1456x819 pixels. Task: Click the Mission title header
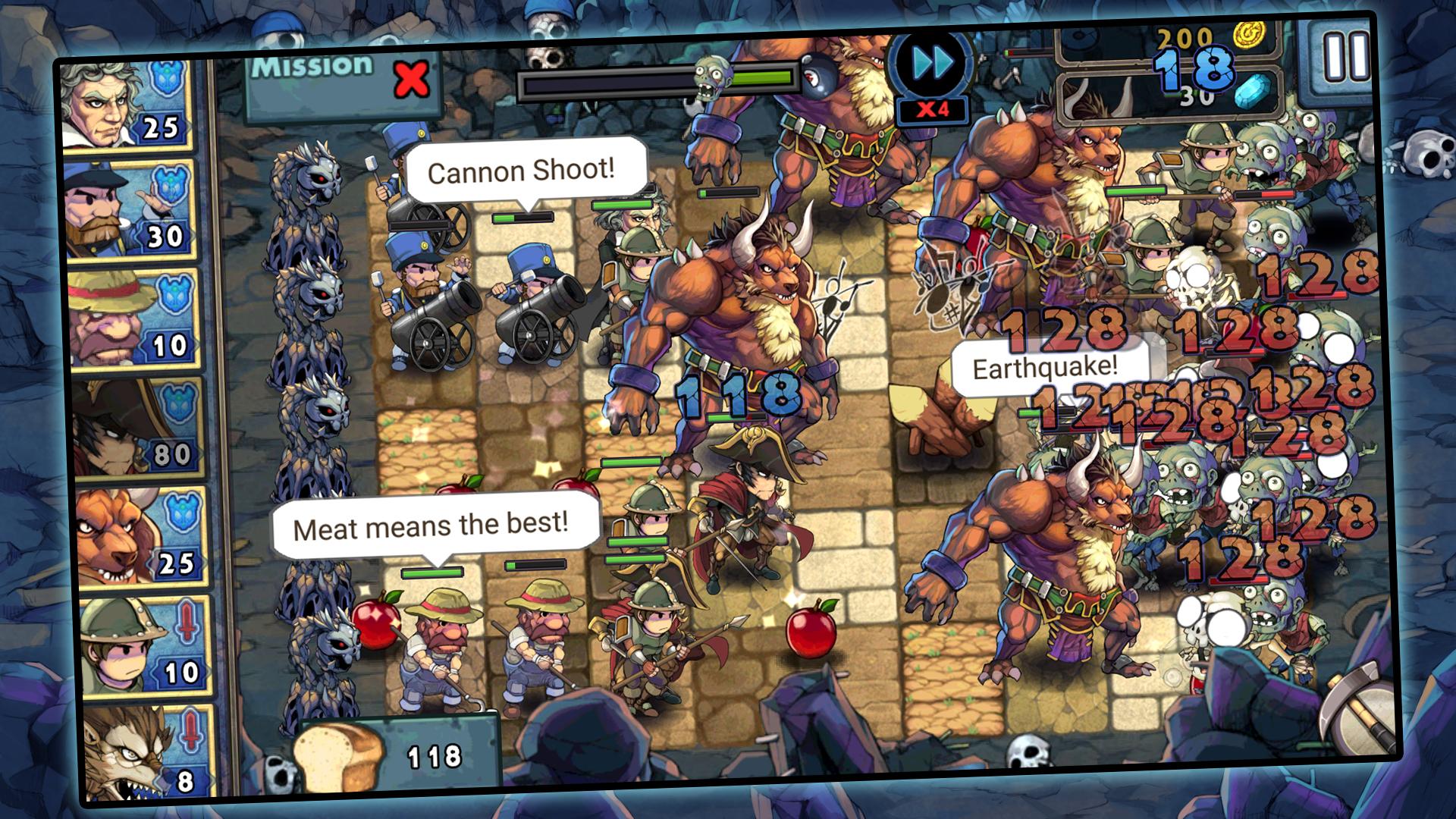(311, 67)
